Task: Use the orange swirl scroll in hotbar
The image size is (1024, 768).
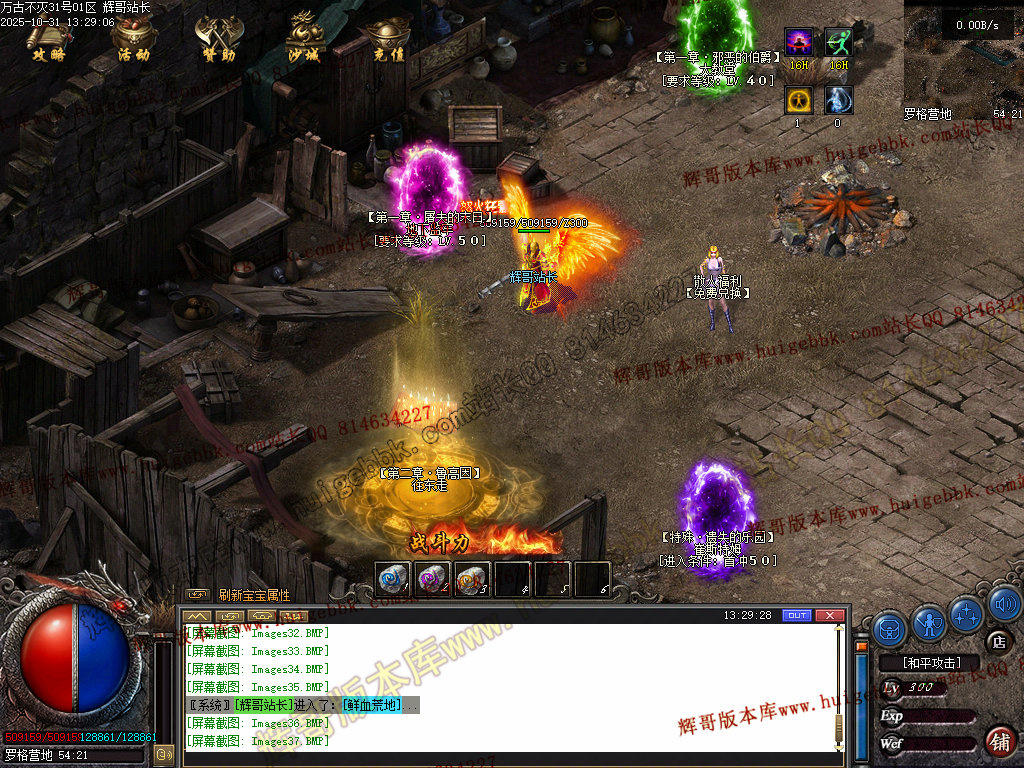Action: (472, 579)
